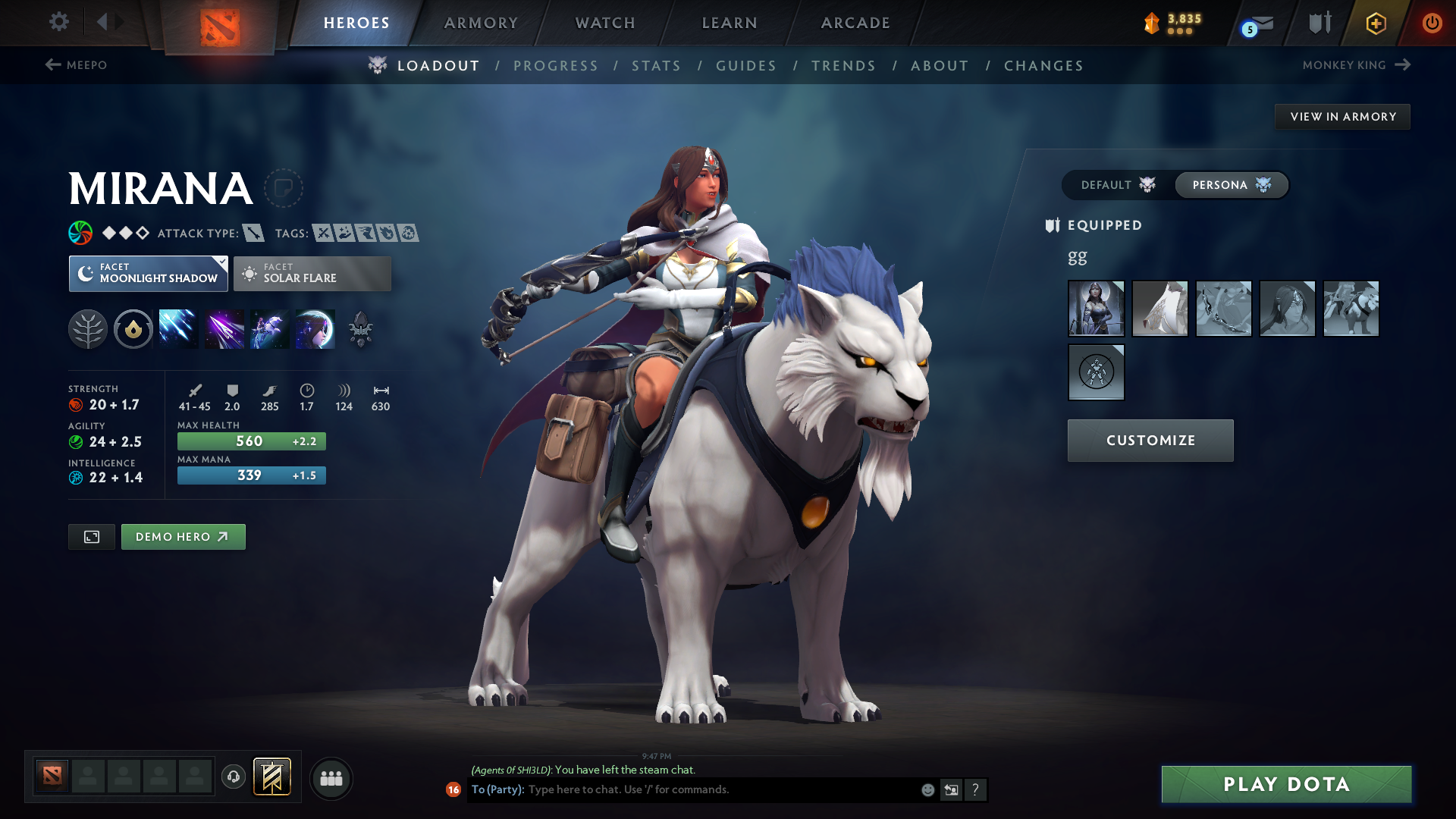This screenshot has height=819, width=1456.
Task: Click the CUSTOMIZE button in the Equipped panel
Action: coord(1150,440)
